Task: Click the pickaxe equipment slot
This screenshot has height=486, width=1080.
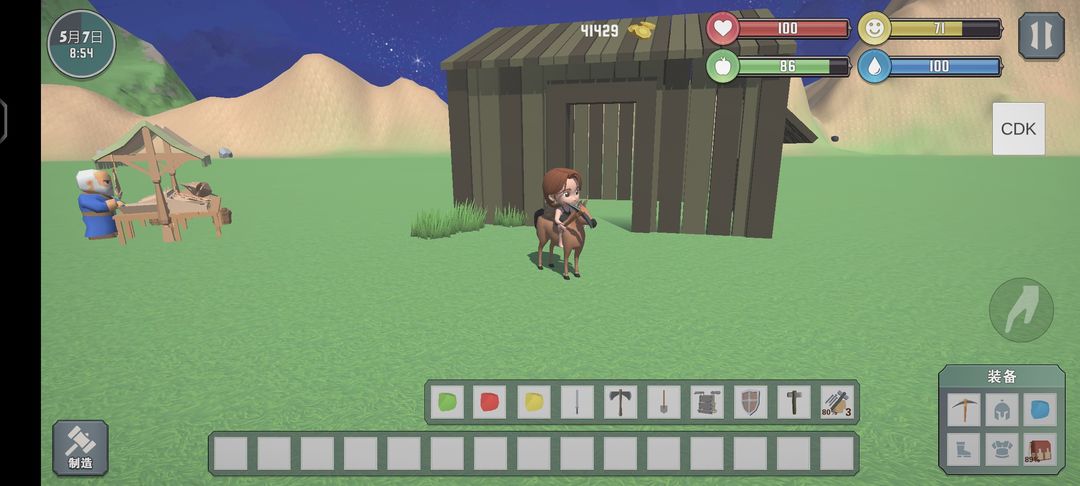Action: tap(965, 408)
